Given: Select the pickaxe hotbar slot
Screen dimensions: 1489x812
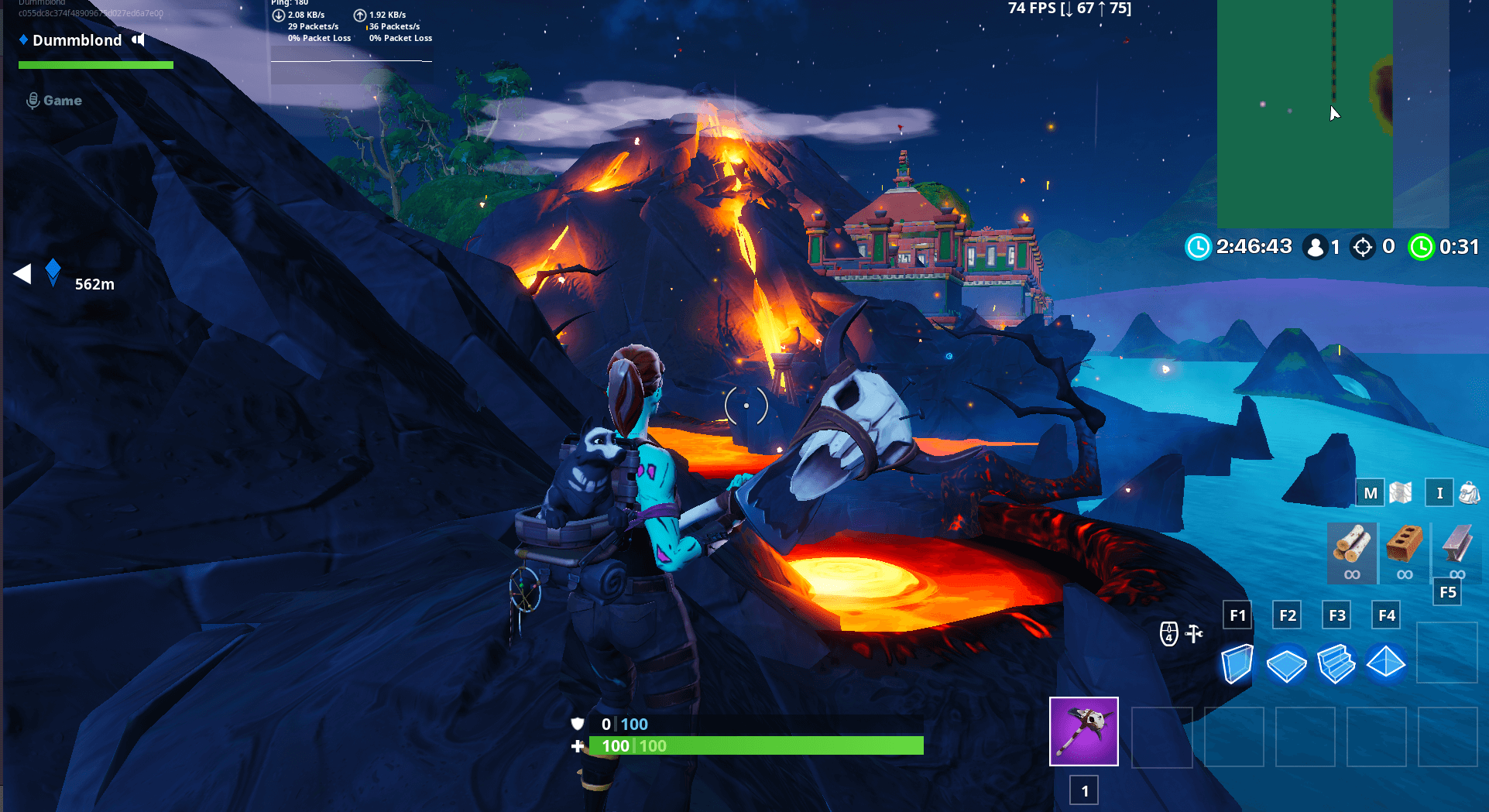Looking at the screenshot, I should (1083, 731).
